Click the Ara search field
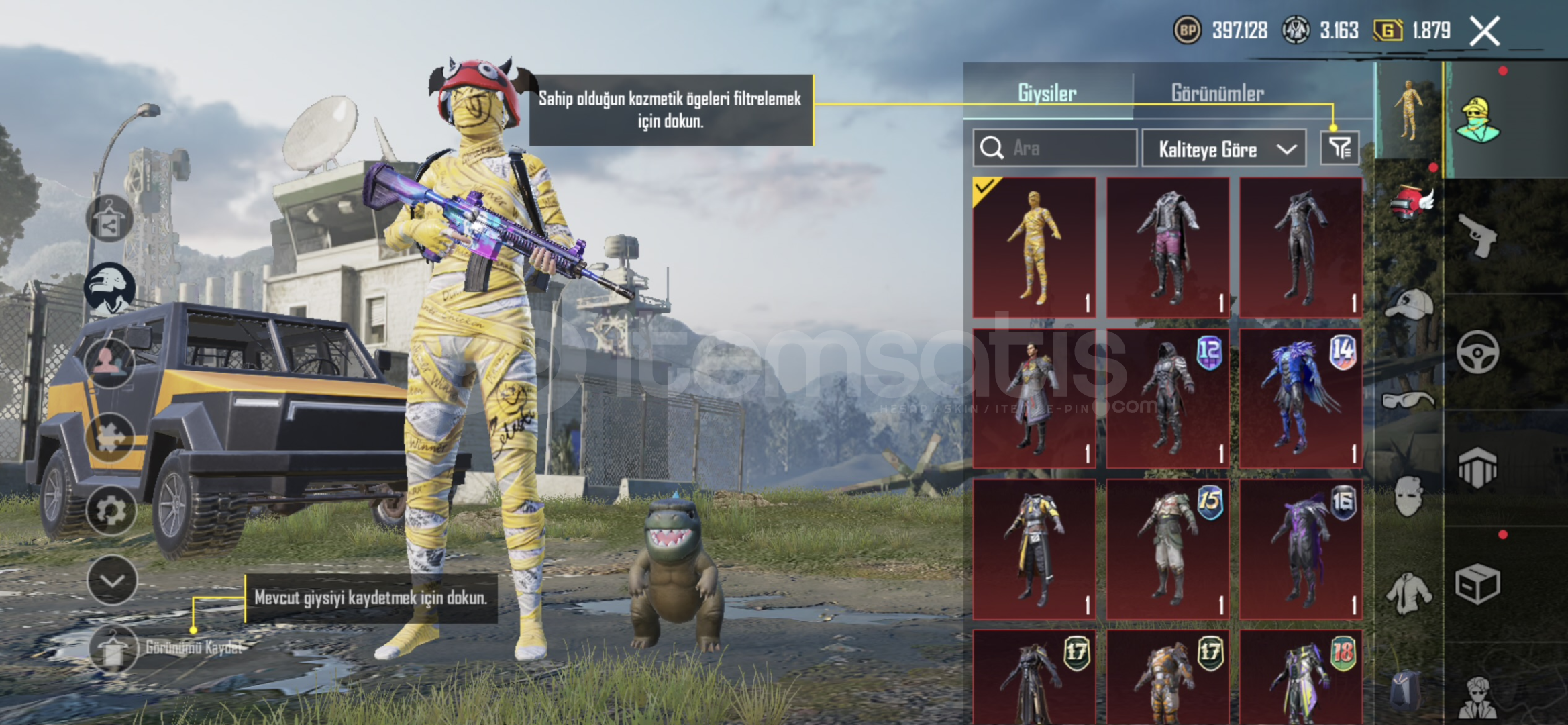Image resolution: width=1568 pixels, height=725 pixels. 1055,148
